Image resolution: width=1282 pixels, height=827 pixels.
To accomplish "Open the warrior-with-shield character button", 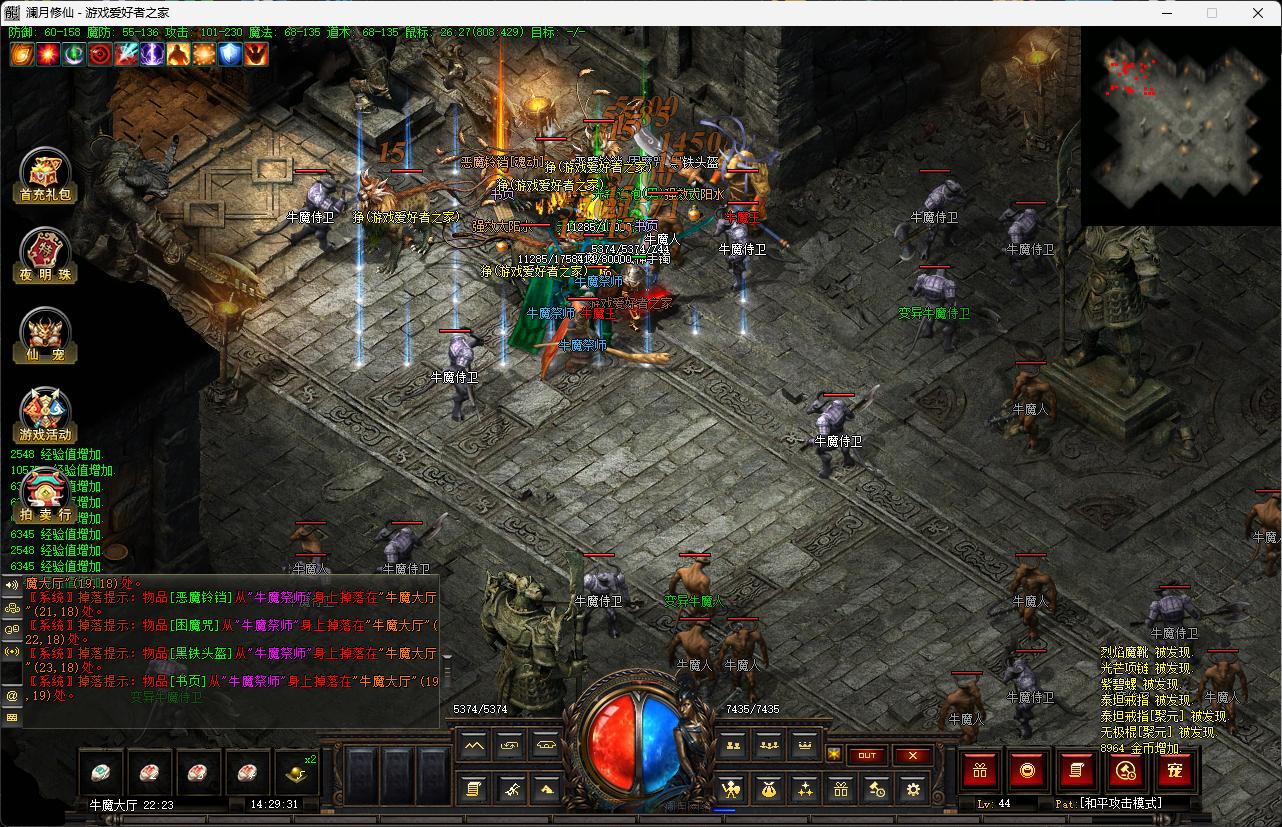I will tap(733, 789).
